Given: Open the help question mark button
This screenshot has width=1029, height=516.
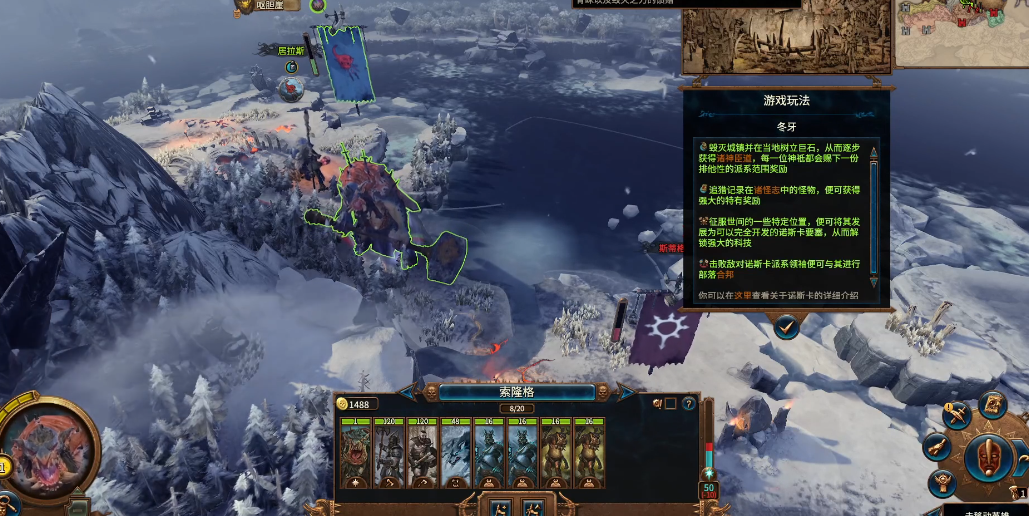Looking at the screenshot, I should tap(688, 404).
